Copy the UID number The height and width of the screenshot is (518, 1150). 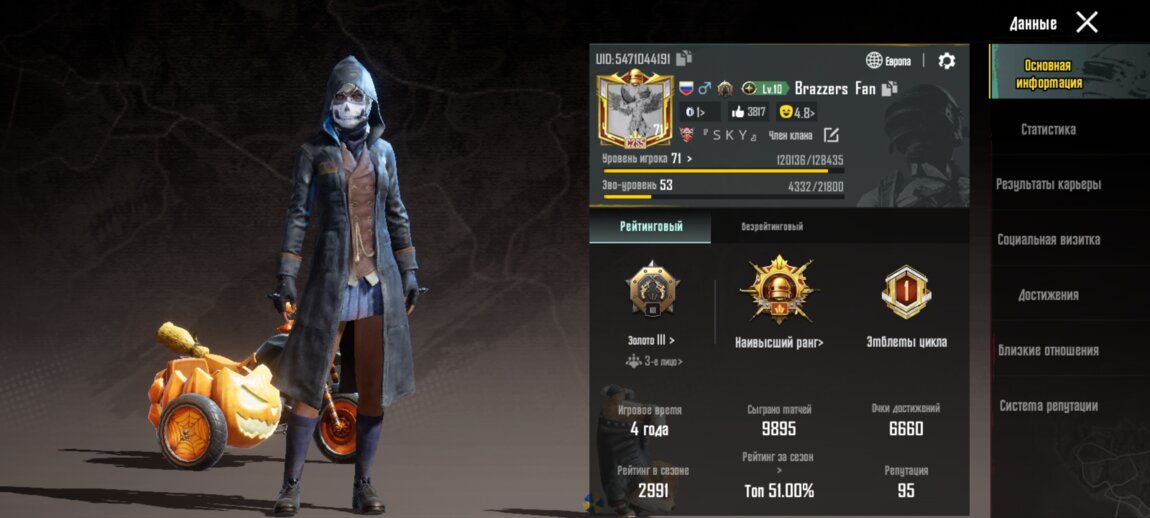coord(685,58)
